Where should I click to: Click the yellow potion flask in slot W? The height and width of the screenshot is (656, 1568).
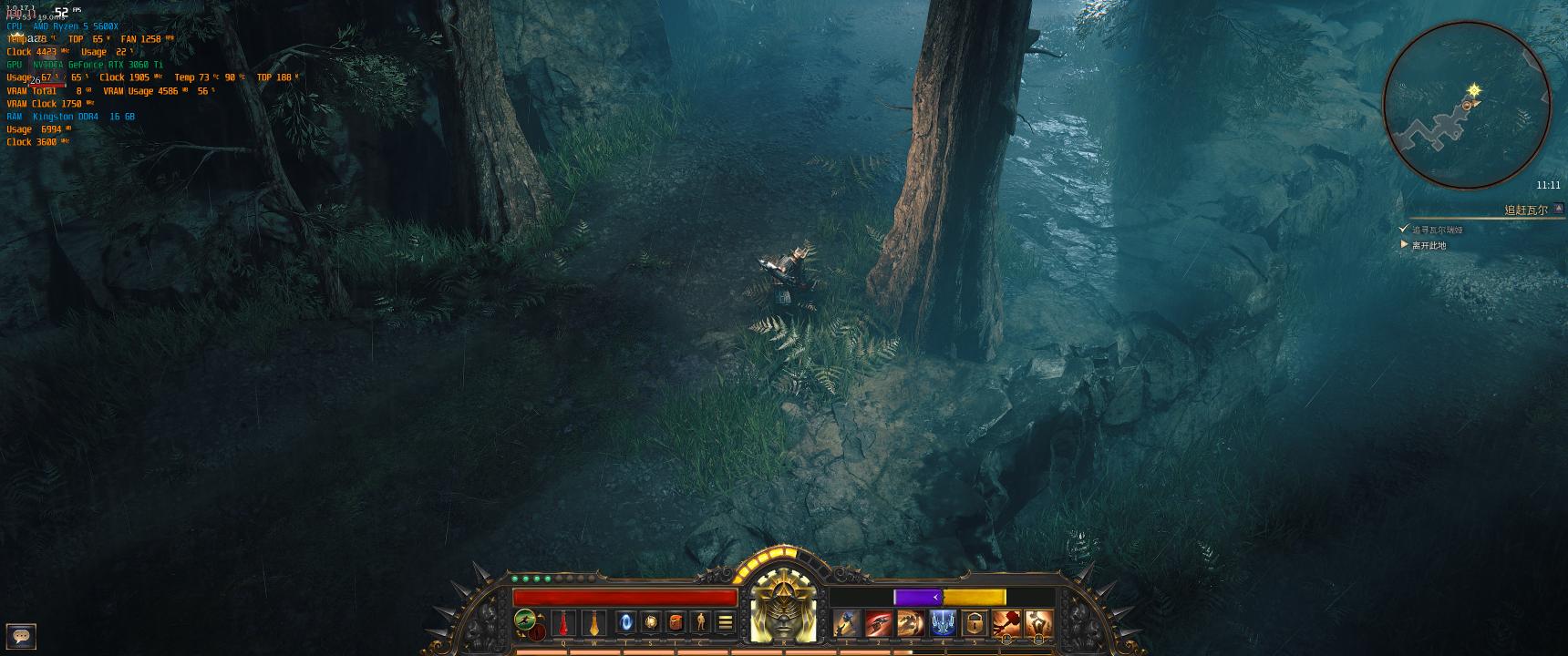[593, 622]
